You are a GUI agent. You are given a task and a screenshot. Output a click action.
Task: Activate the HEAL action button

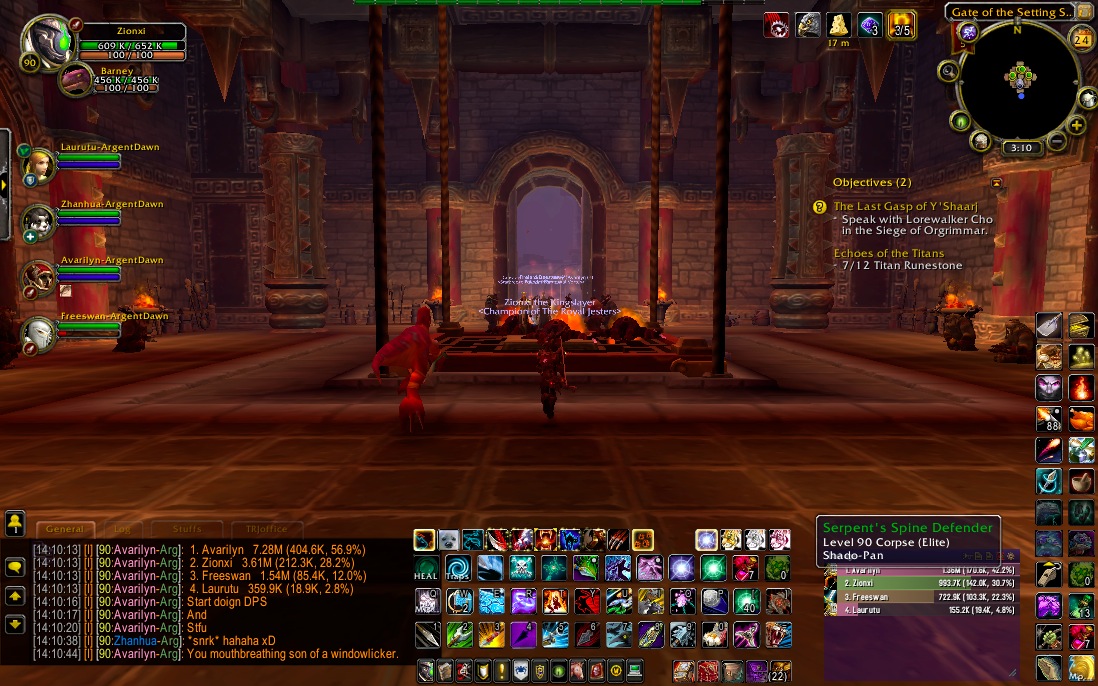[x=426, y=569]
